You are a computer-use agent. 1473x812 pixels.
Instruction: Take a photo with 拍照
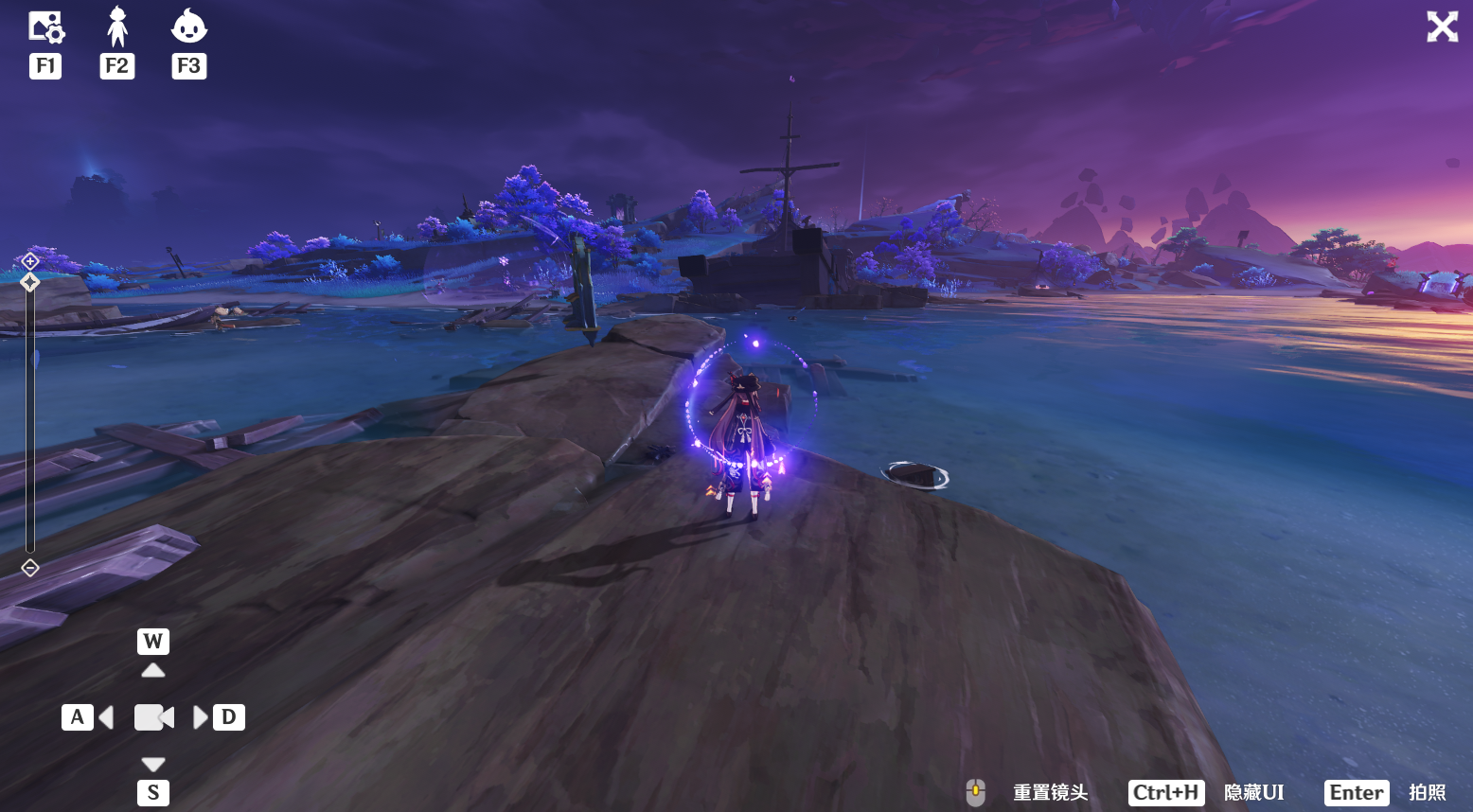pos(1427,793)
